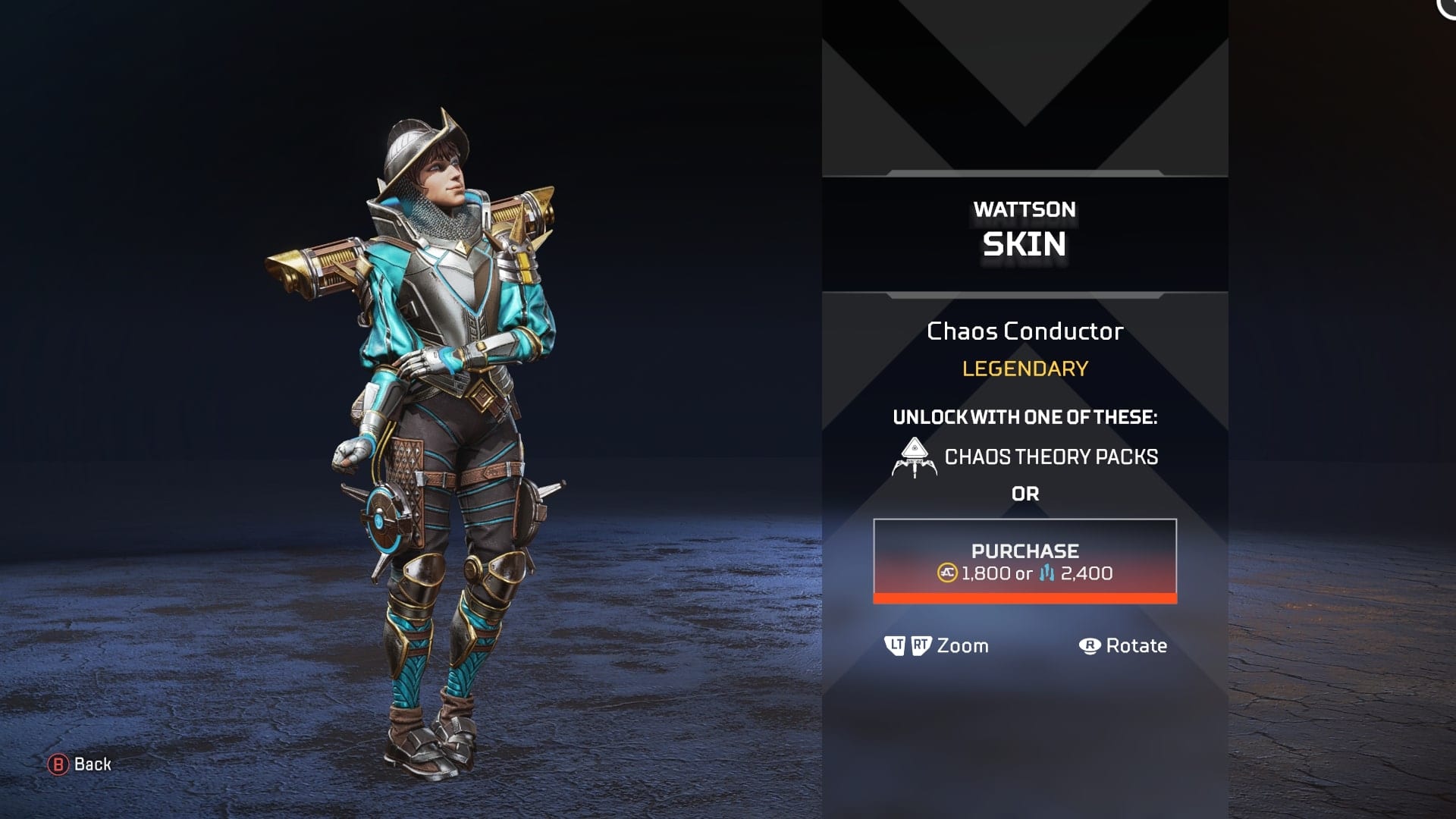Toggle Rotate mode for the character model

pos(1137,646)
